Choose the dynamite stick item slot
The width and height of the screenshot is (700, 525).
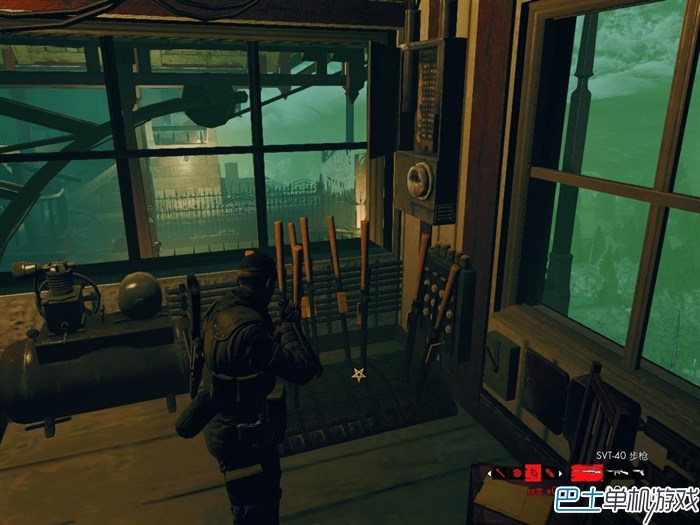tap(501, 473)
